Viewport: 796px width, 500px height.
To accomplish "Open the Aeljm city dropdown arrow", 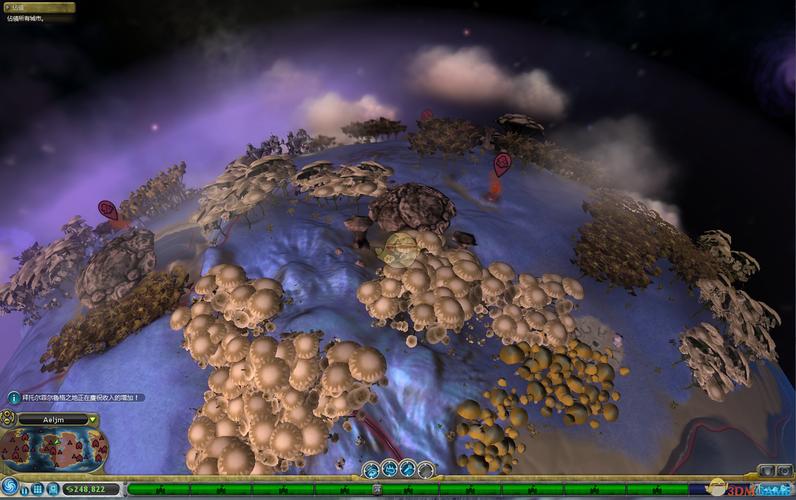I will click(92, 420).
